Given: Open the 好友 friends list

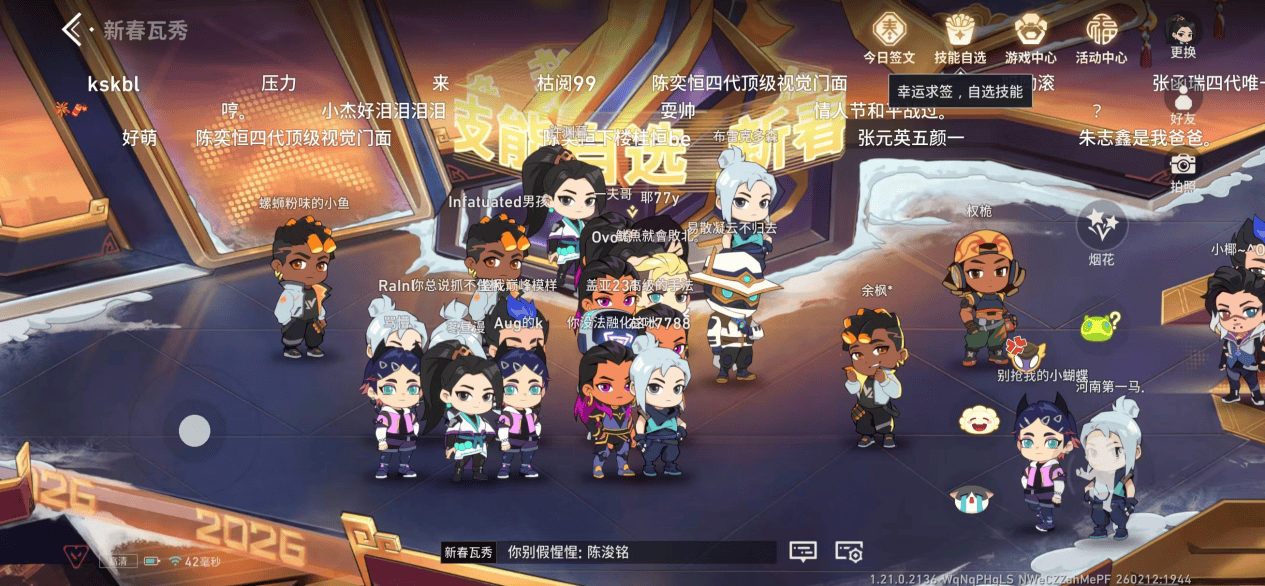Looking at the screenshot, I should (x=1183, y=103).
